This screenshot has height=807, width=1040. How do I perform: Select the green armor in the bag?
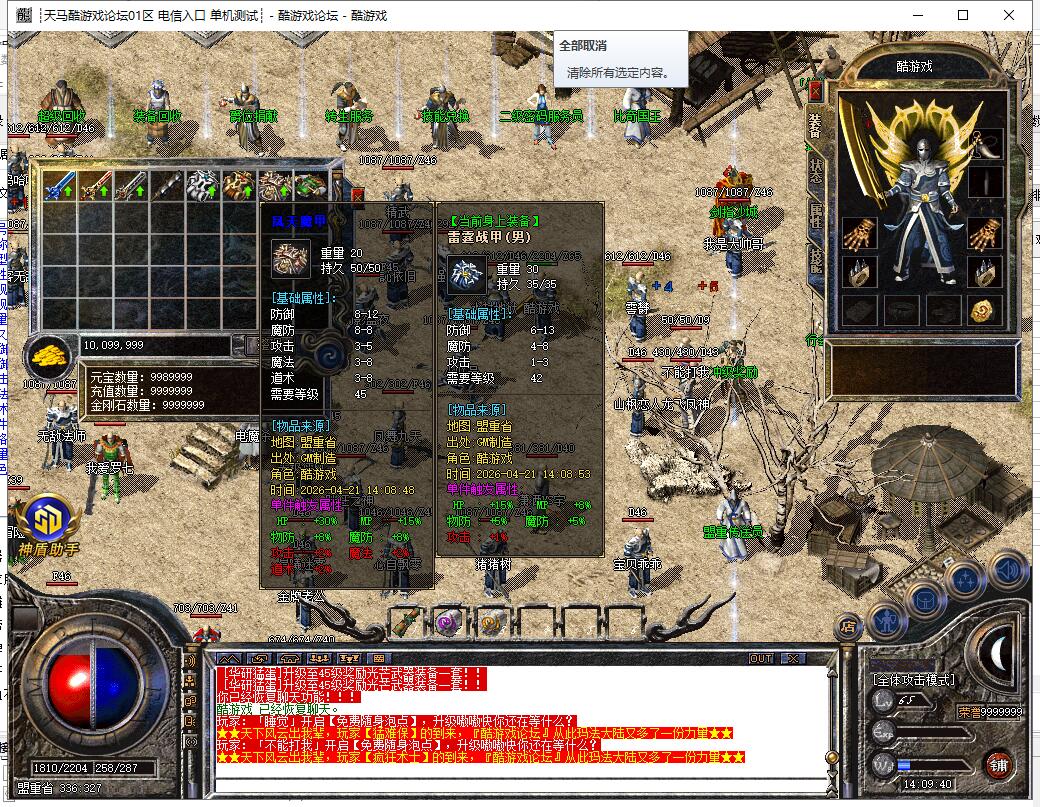311,186
